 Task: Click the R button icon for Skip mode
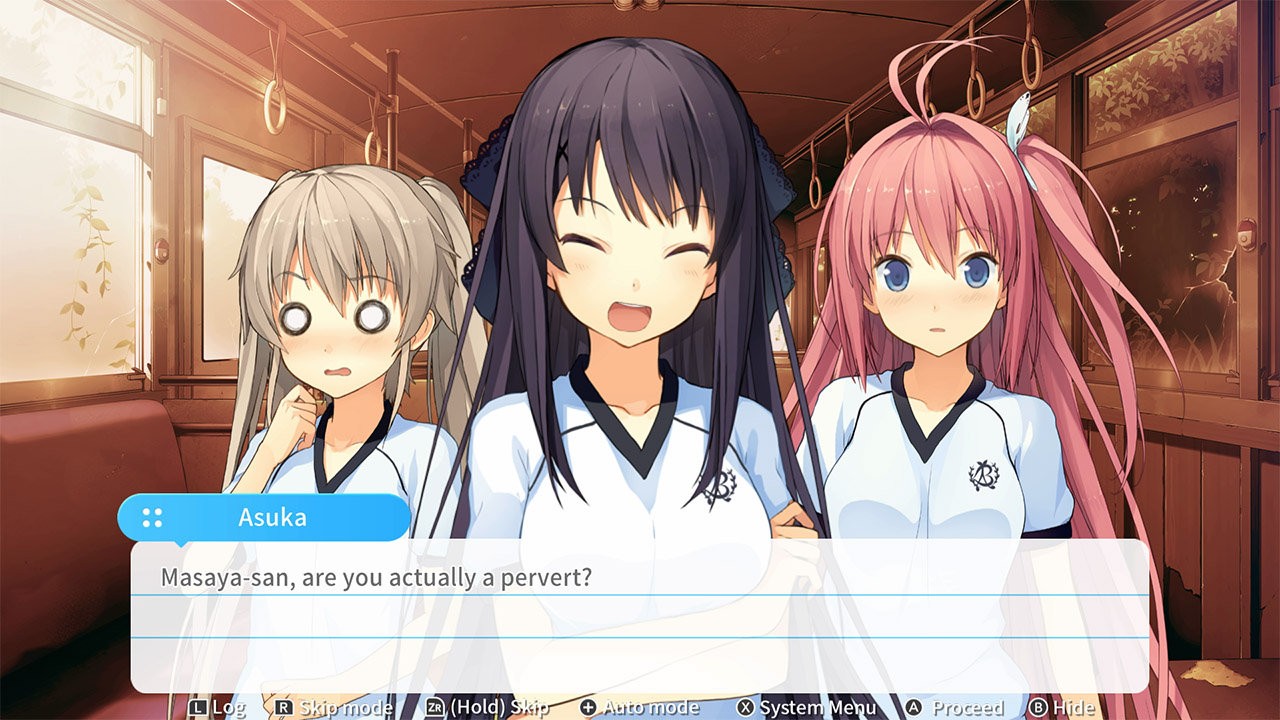tap(281, 707)
